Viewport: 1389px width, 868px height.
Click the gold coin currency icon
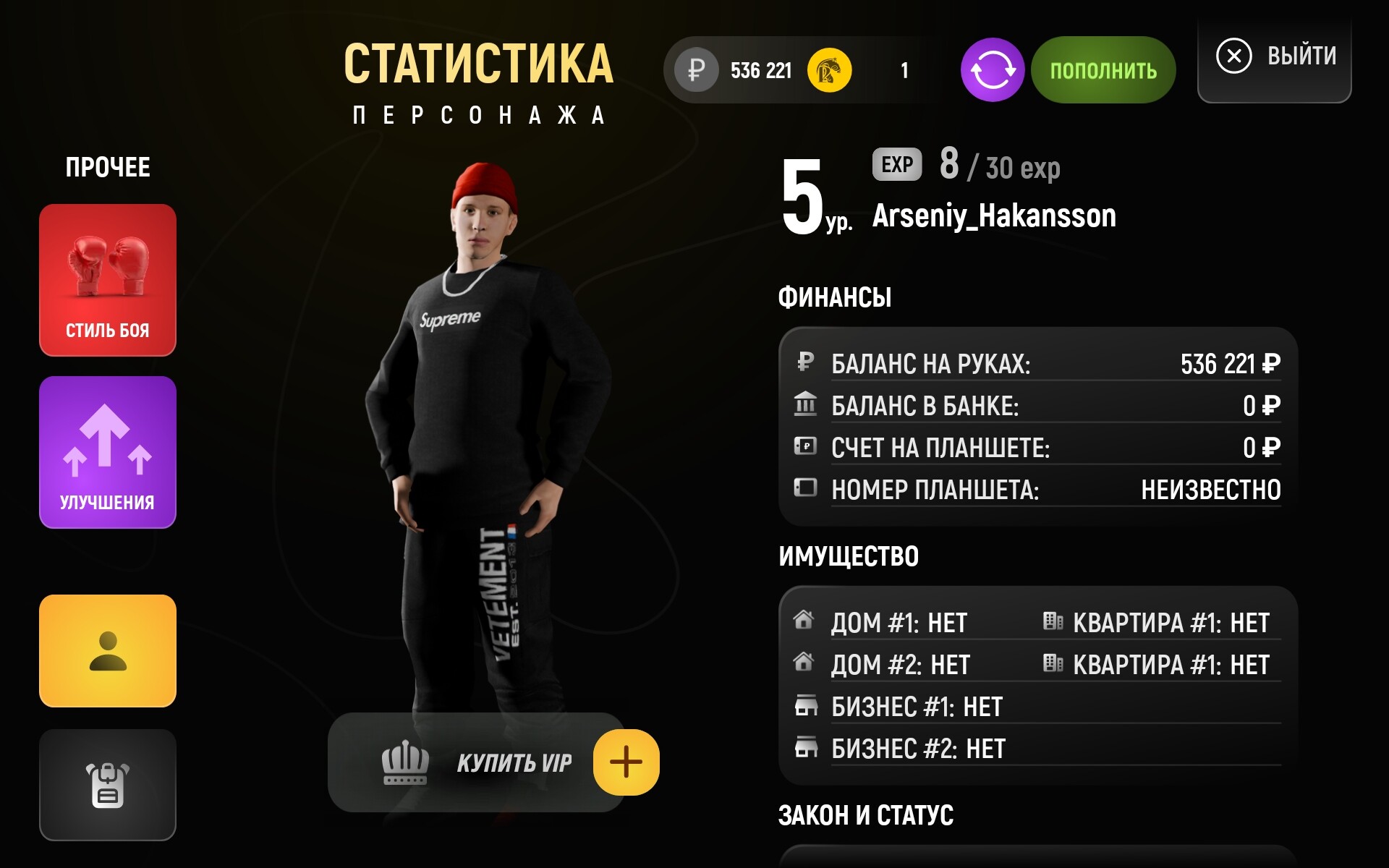coord(829,70)
